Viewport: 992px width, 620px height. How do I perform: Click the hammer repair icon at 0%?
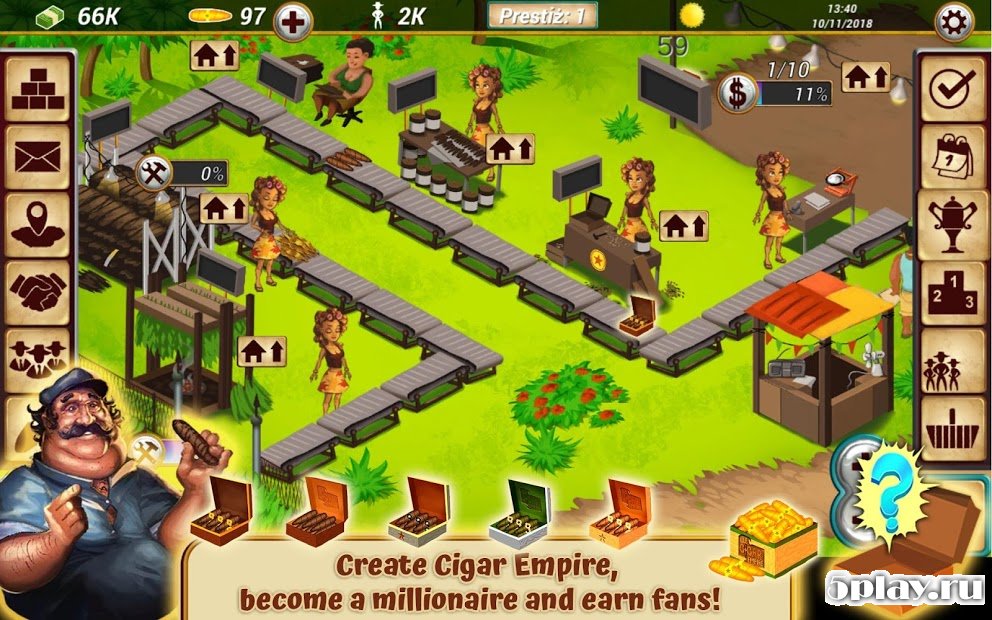(x=155, y=172)
